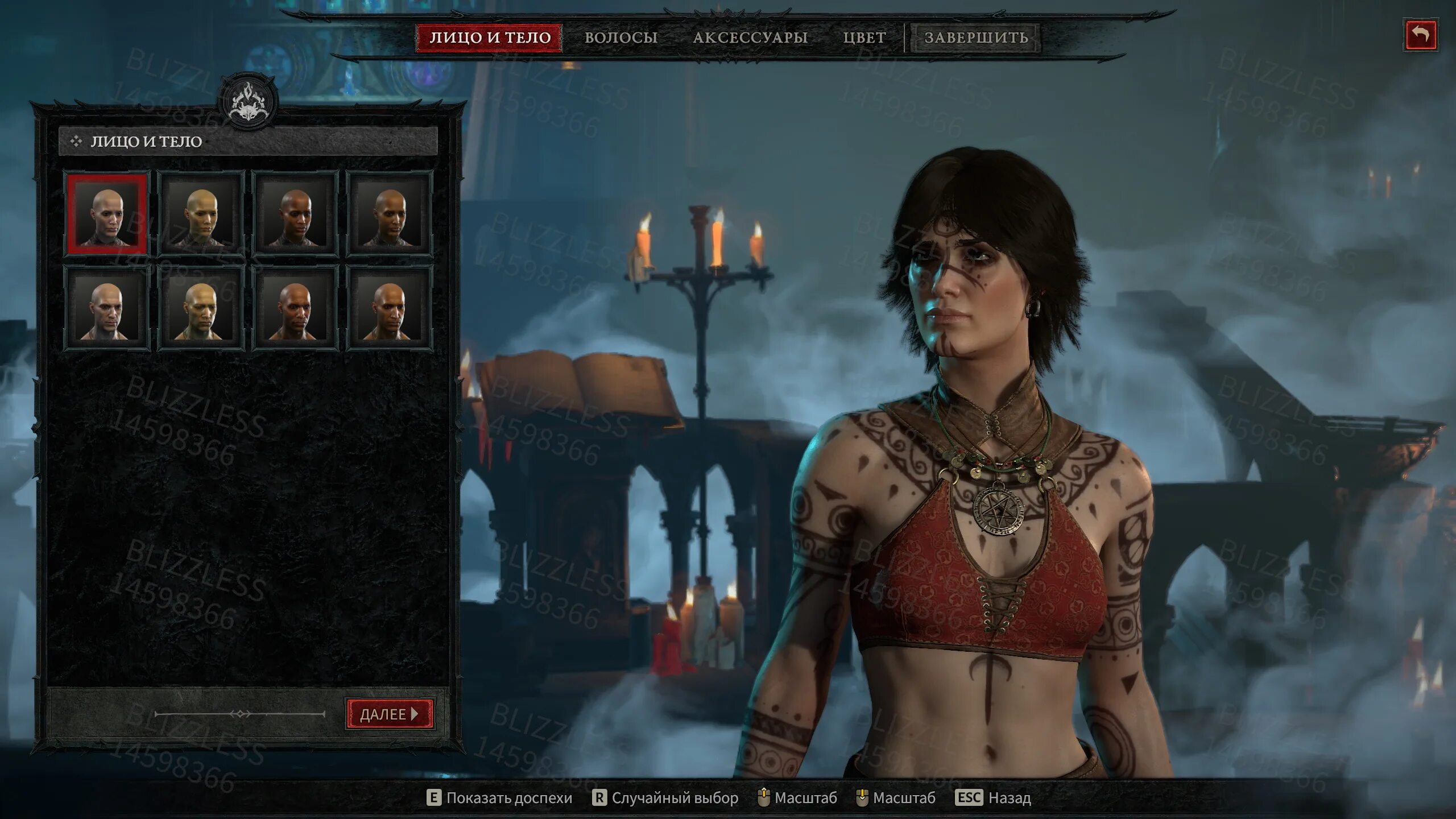The image size is (1456, 819).
Task: Finish character creation with Завершить
Action: click(x=976, y=38)
